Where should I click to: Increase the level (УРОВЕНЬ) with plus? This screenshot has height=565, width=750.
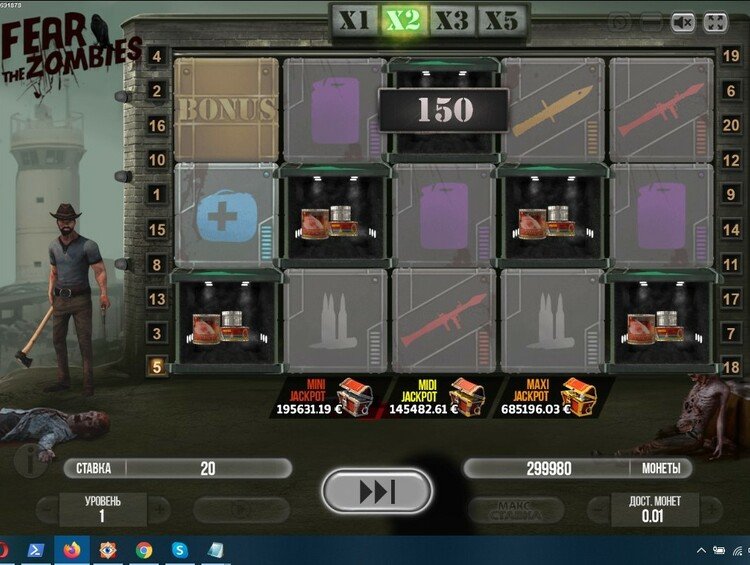tap(159, 509)
